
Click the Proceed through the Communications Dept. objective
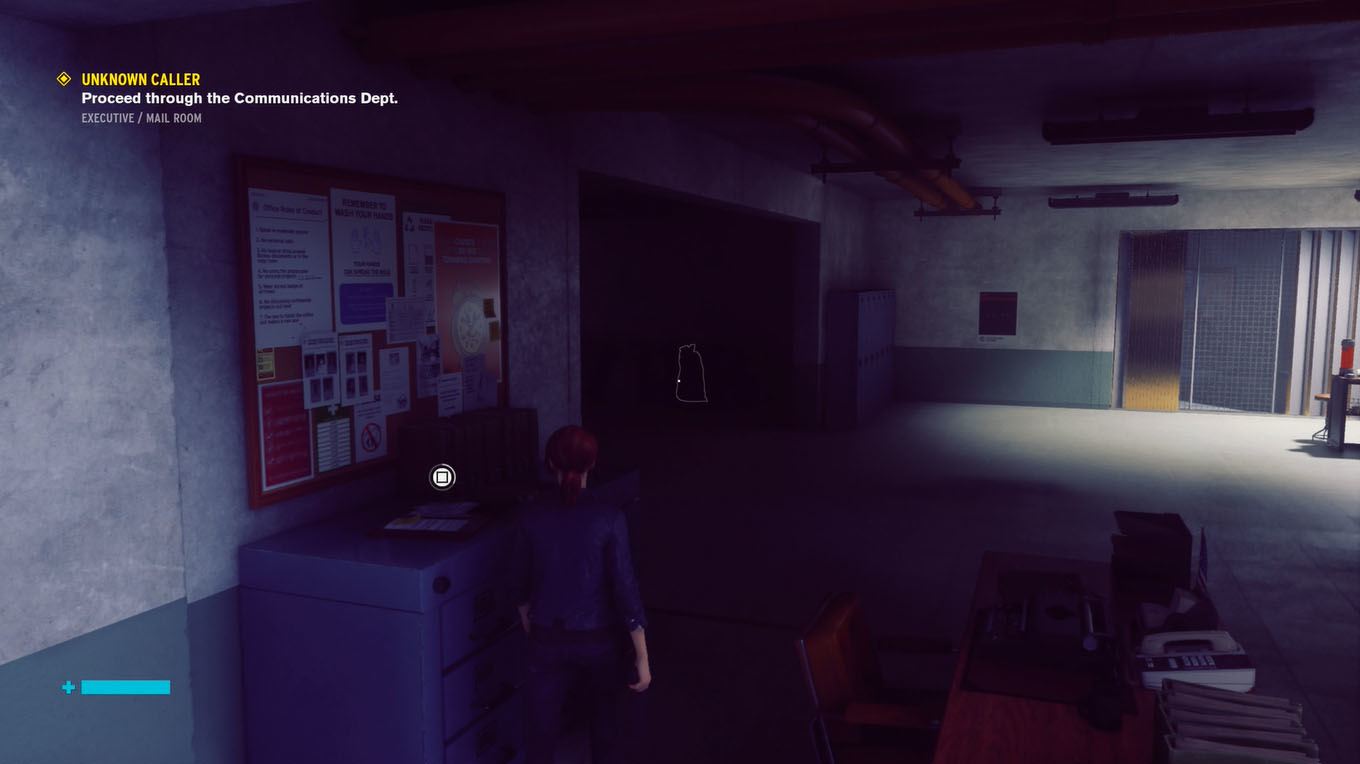click(x=239, y=98)
